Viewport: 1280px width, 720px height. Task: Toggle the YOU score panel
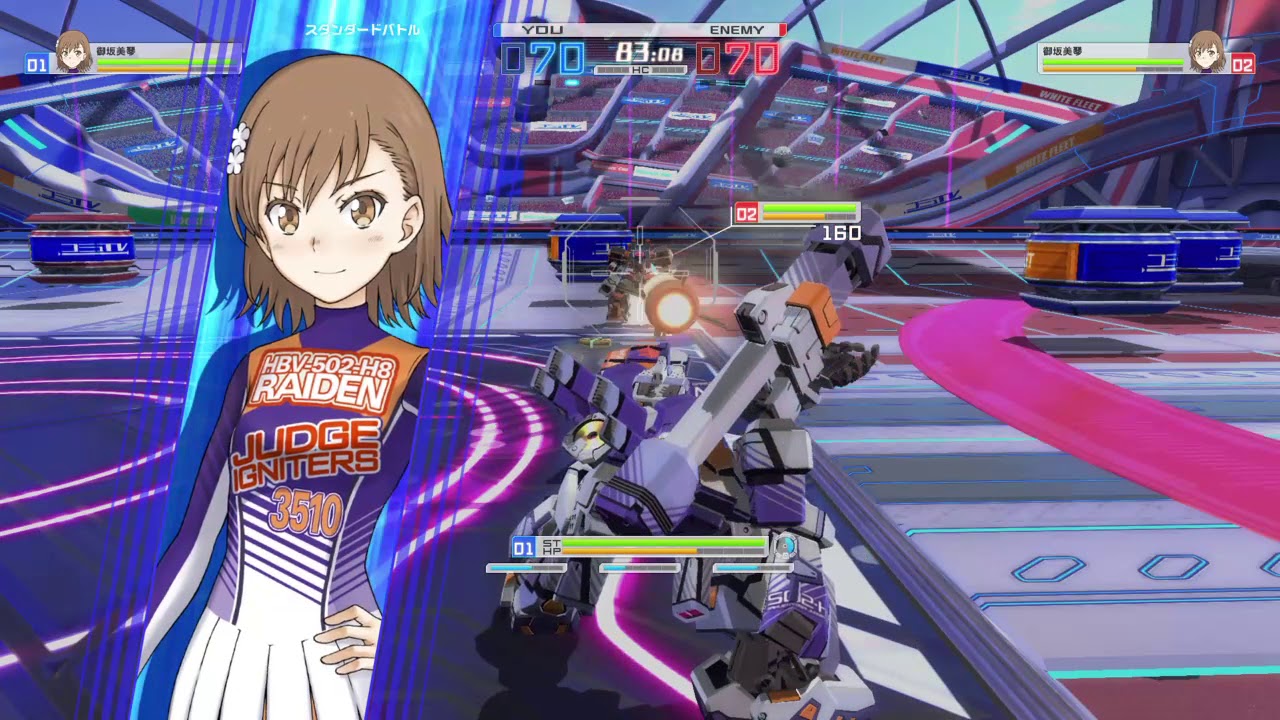click(x=540, y=29)
